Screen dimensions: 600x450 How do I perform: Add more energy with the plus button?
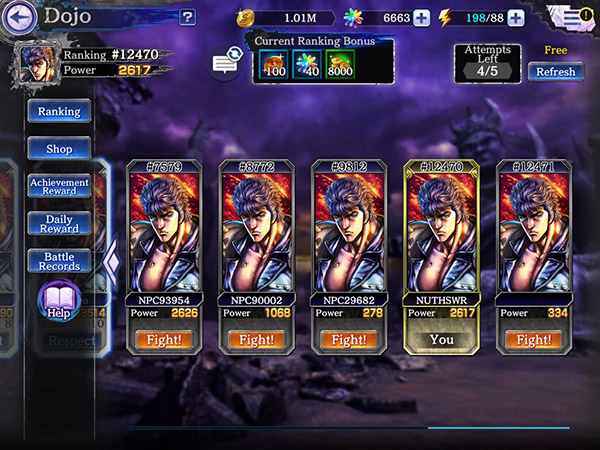tap(516, 17)
